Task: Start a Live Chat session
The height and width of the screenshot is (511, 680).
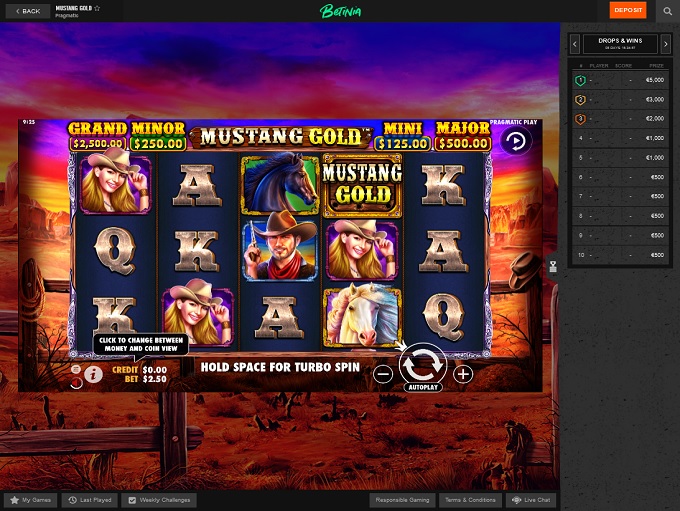Action: click(x=531, y=499)
